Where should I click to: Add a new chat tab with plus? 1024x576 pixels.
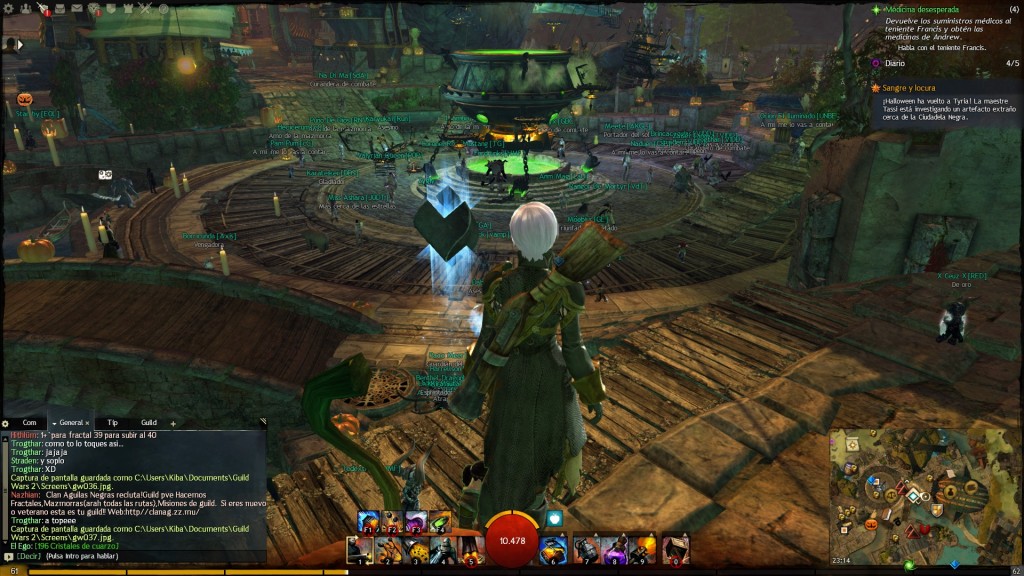coord(173,423)
